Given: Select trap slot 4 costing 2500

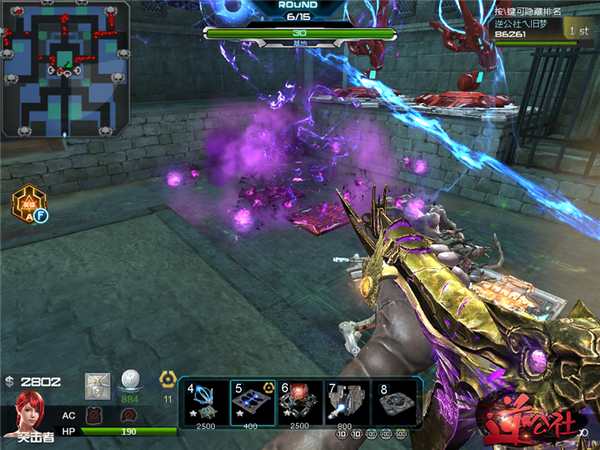Looking at the screenshot, I should (x=204, y=403).
